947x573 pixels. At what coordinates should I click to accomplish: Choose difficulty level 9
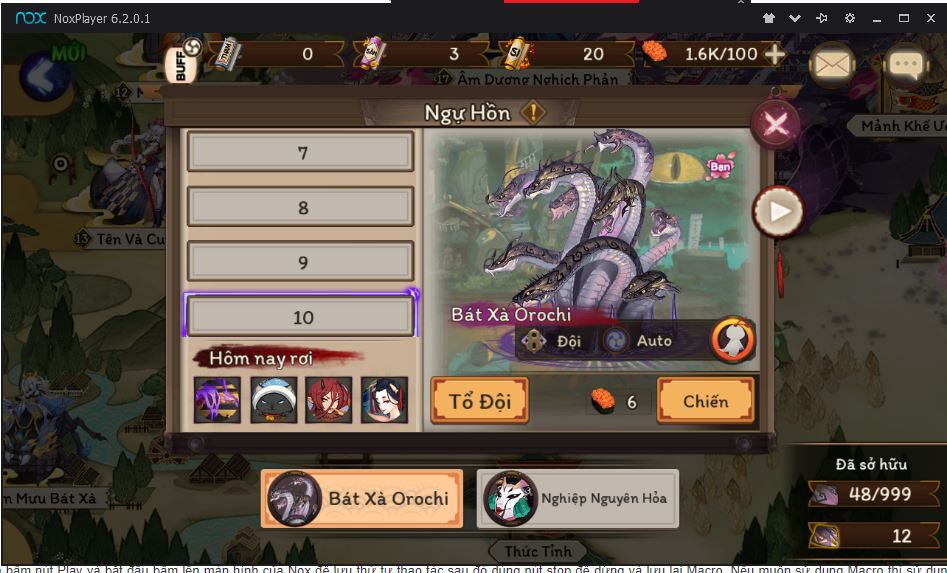pyautogui.click(x=301, y=262)
